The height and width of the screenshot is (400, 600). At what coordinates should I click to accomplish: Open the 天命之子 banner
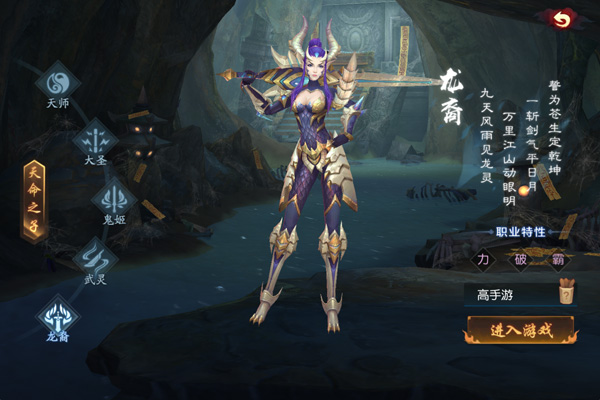34,200
